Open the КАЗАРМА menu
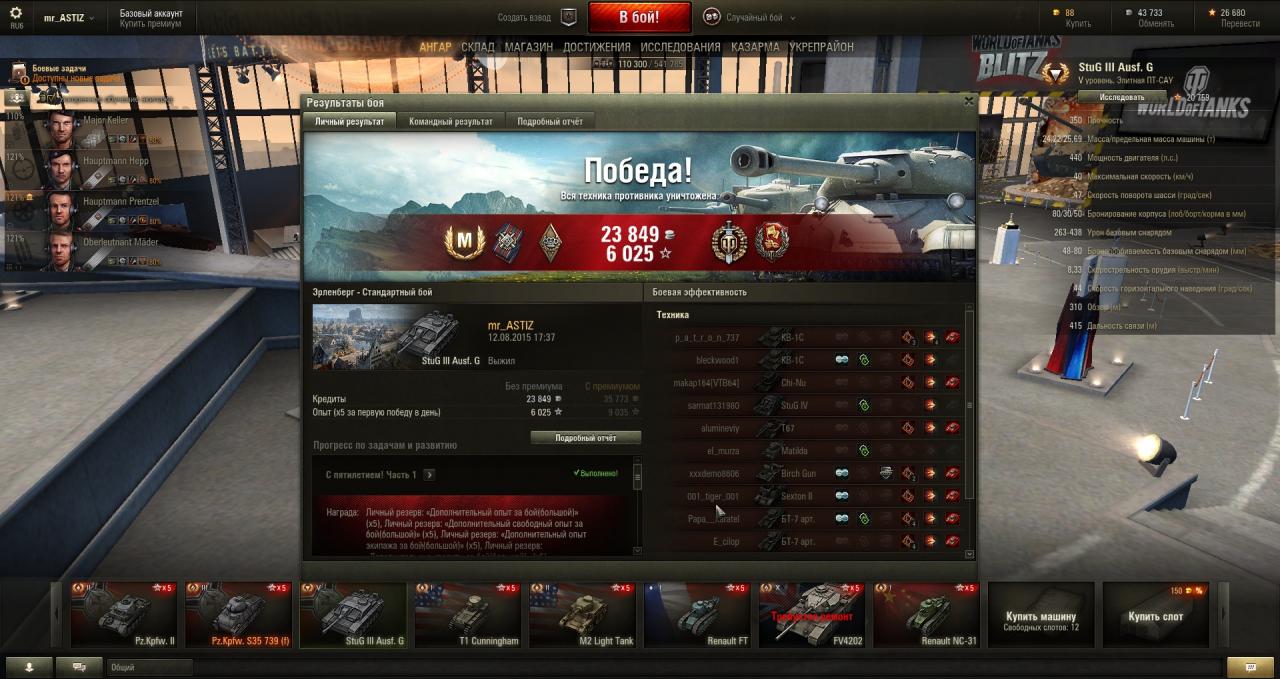Image resolution: width=1280 pixels, height=679 pixels. 755,47
